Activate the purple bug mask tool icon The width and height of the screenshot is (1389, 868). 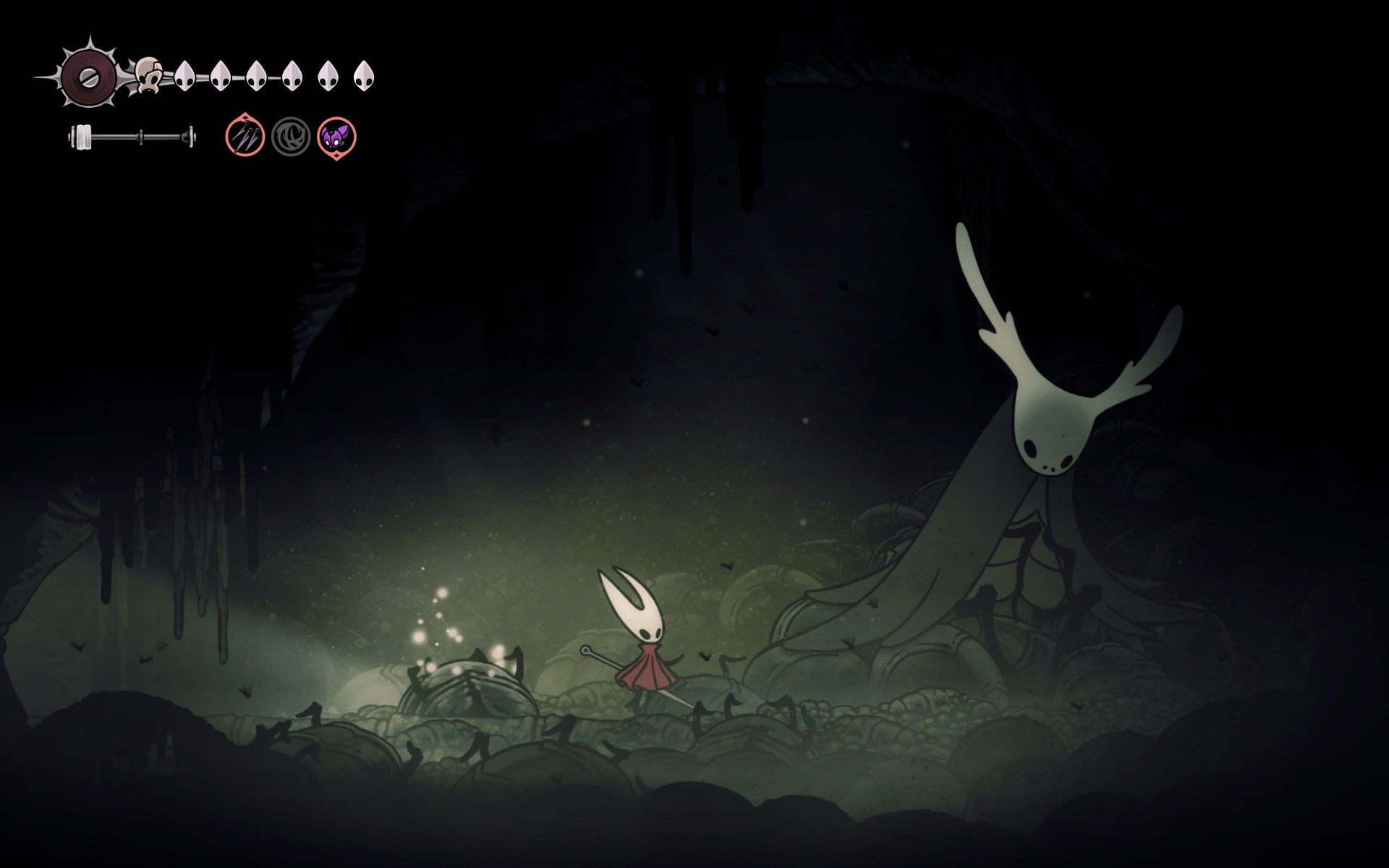pos(336,137)
